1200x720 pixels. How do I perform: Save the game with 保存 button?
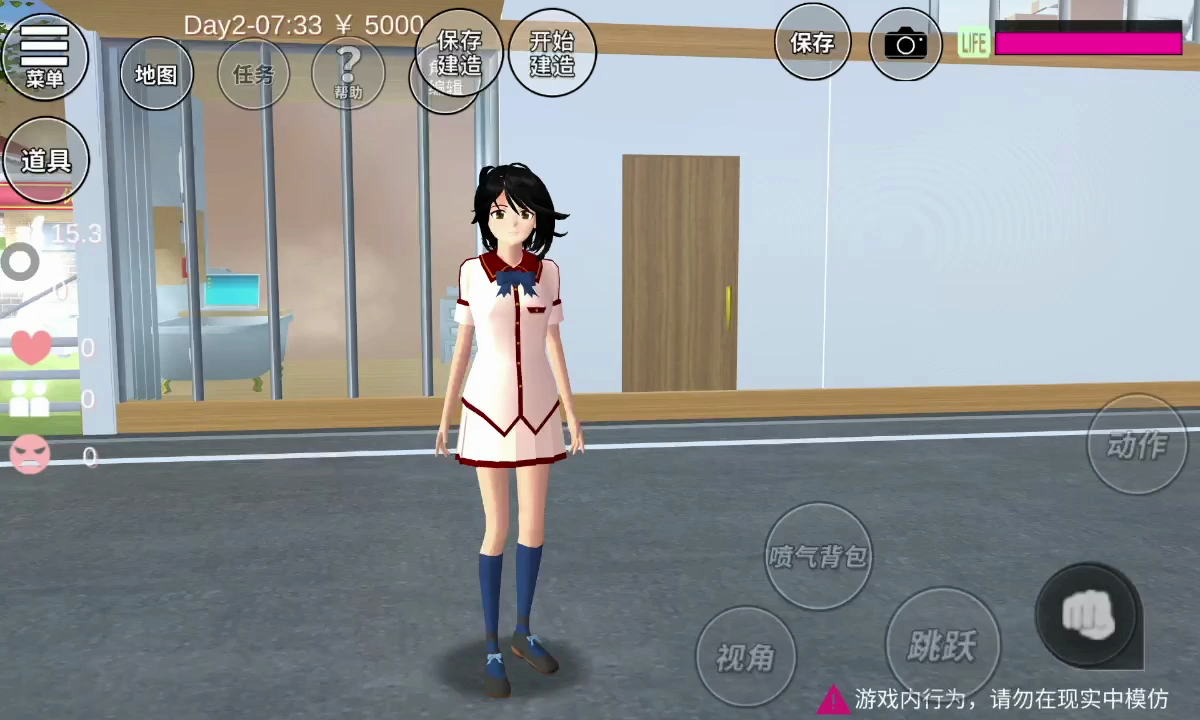pyautogui.click(x=812, y=43)
